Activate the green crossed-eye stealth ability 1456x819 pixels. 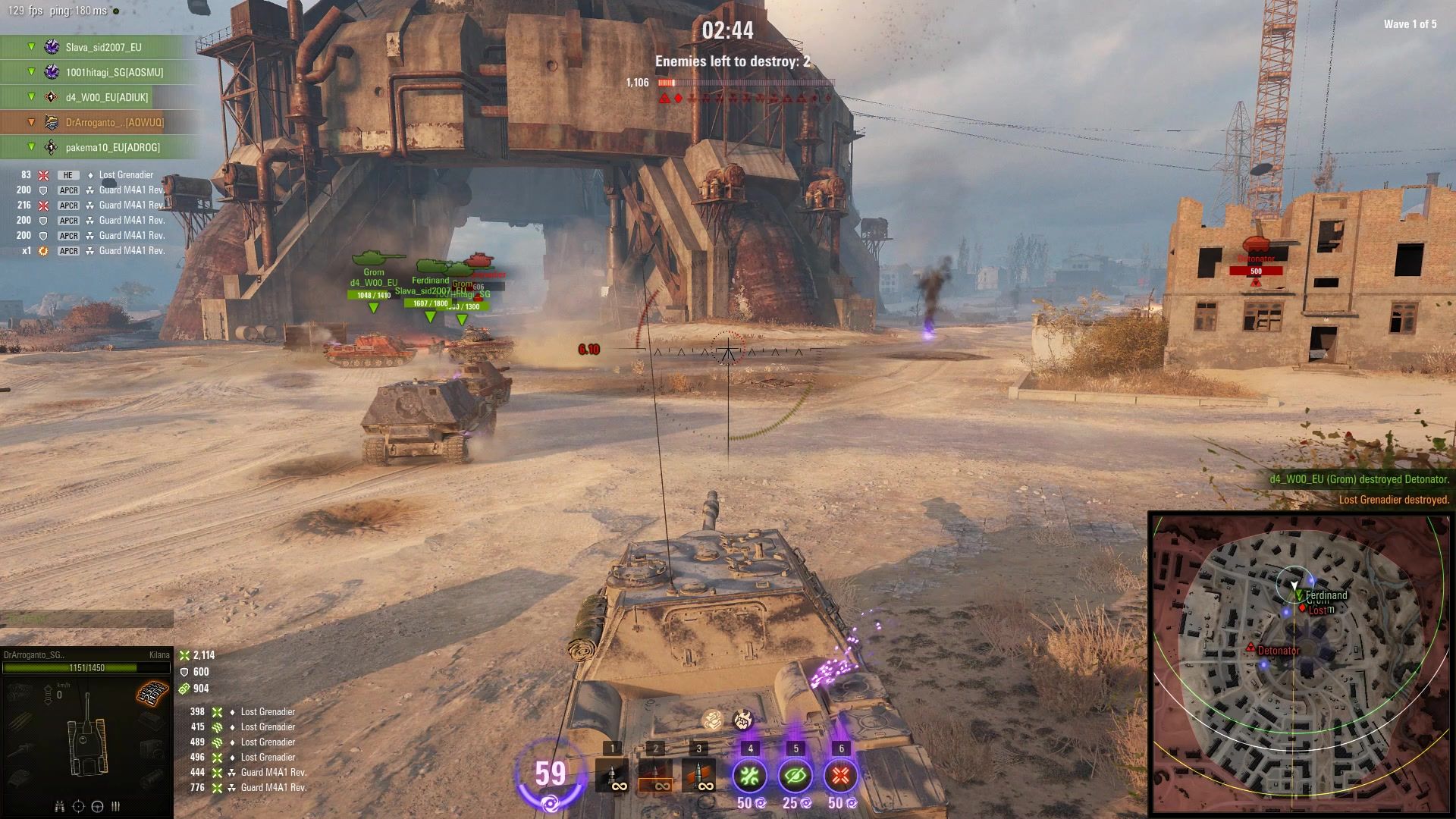pyautogui.click(x=795, y=776)
